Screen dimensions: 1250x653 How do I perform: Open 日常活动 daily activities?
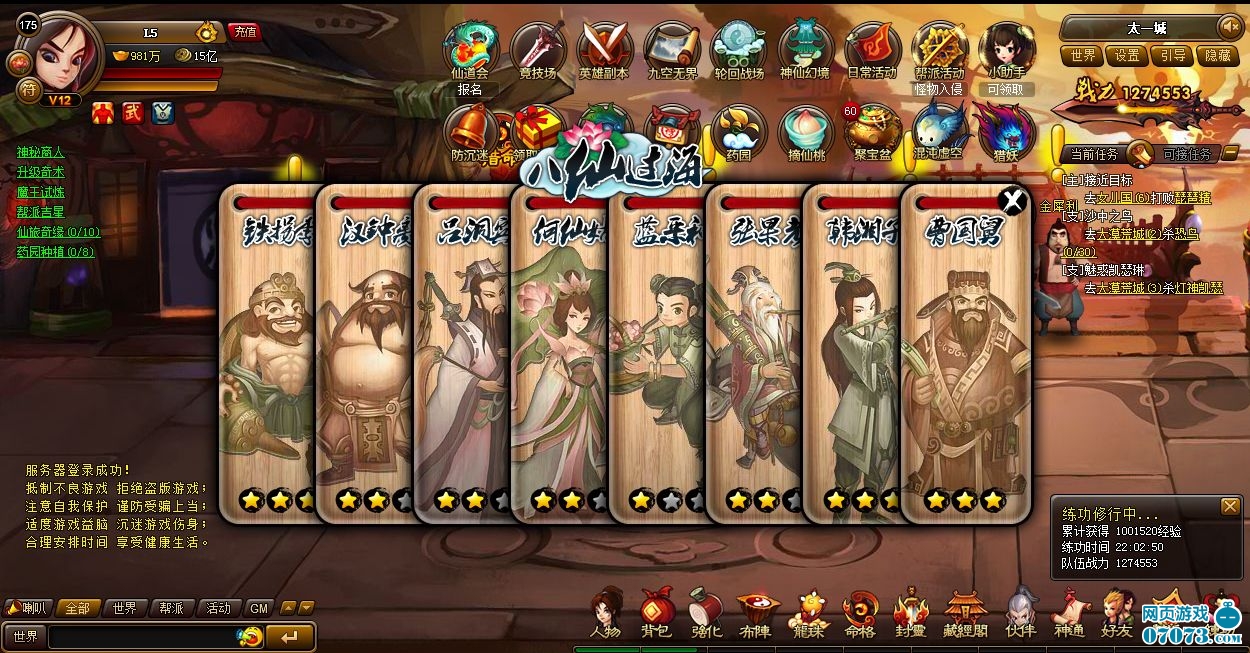coord(872,50)
